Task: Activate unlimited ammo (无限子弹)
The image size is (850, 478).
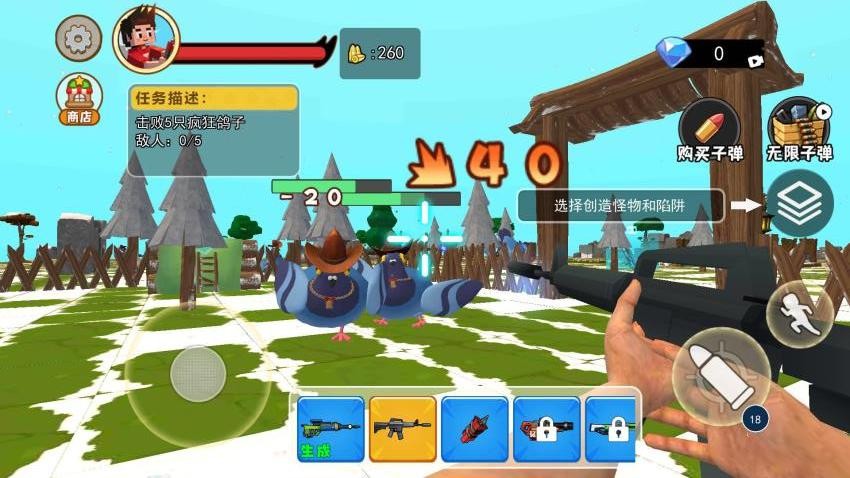Action: click(799, 130)
